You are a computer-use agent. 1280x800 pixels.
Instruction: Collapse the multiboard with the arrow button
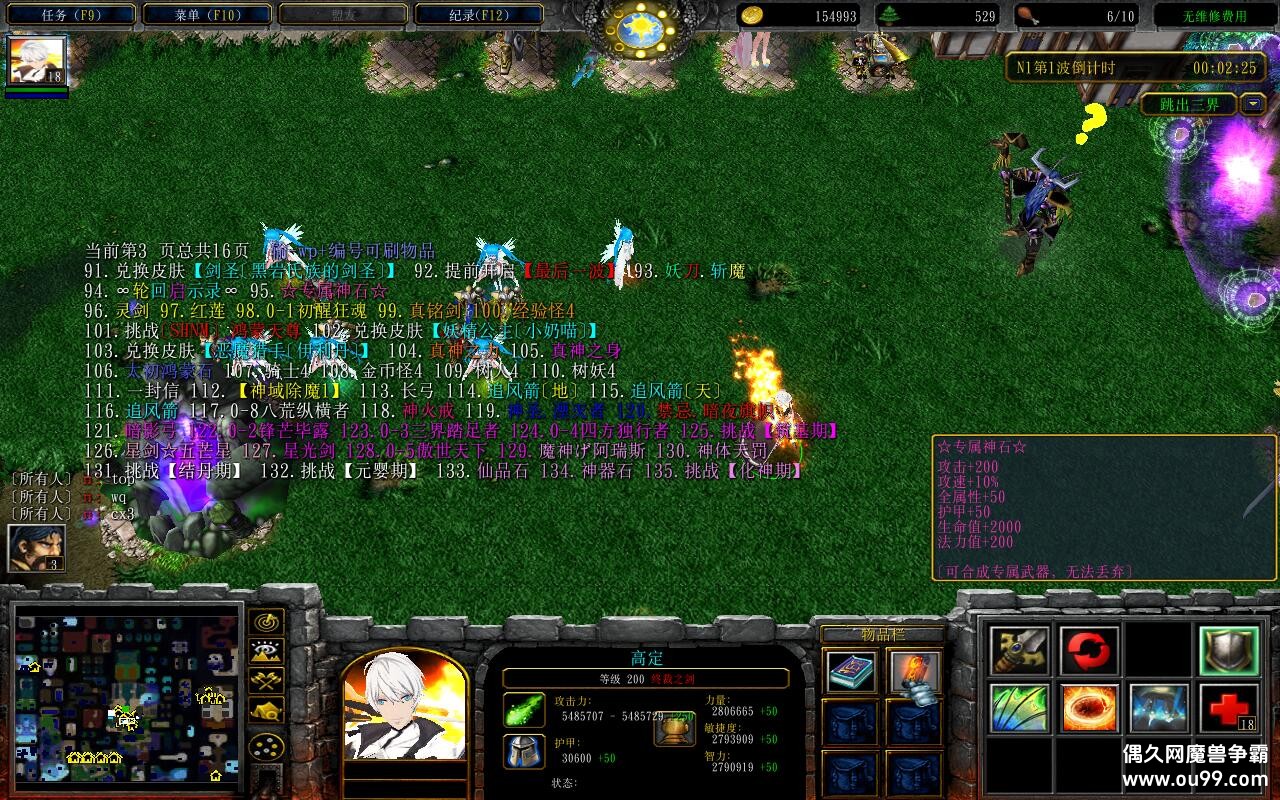point(1253,104)
